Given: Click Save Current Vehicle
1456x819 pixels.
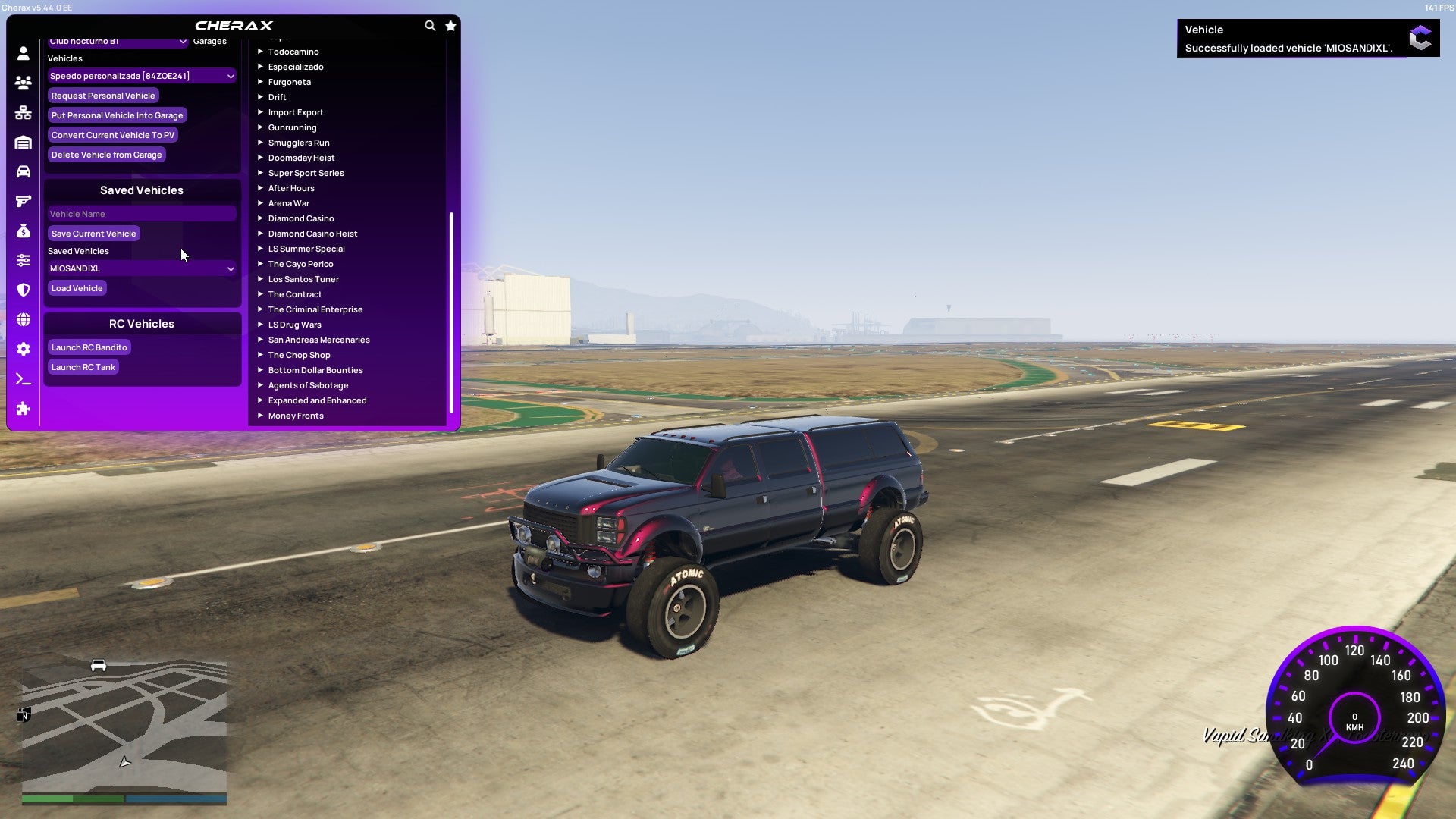Looking at the screenshot, I should coord(93,234).
